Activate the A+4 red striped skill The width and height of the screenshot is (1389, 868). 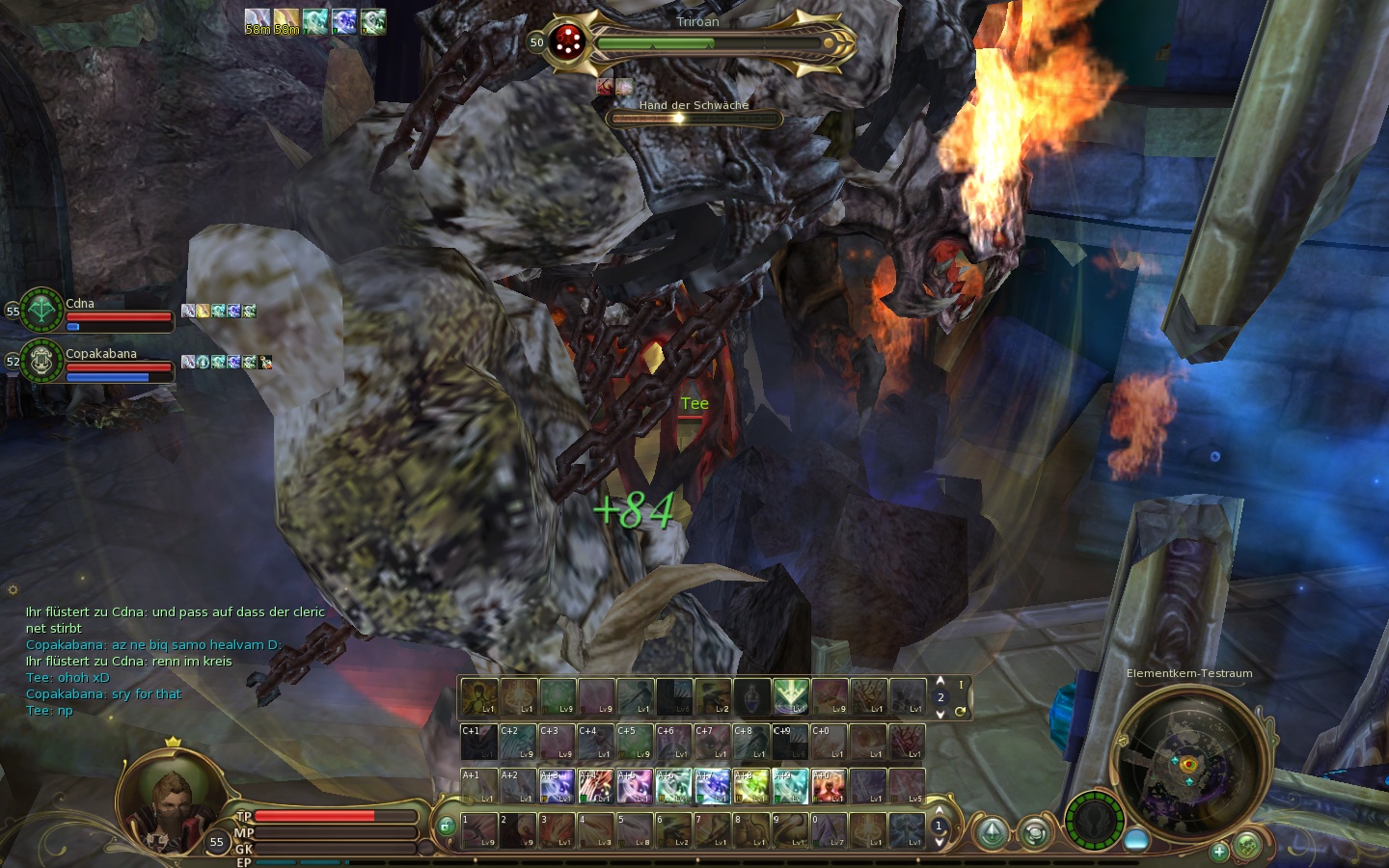tap(595, 786)
